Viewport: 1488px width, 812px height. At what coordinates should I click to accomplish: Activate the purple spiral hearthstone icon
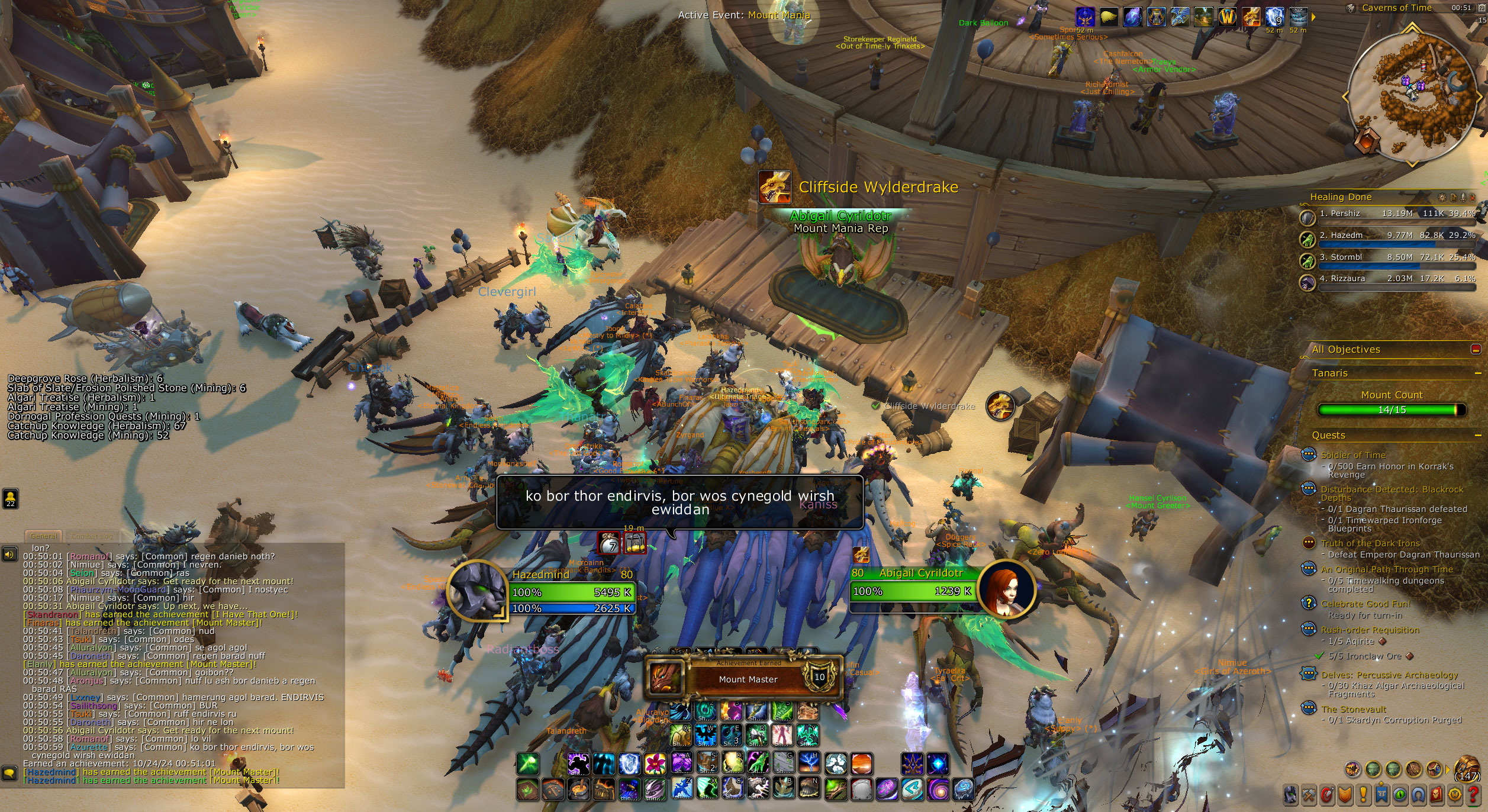[938, 790]
